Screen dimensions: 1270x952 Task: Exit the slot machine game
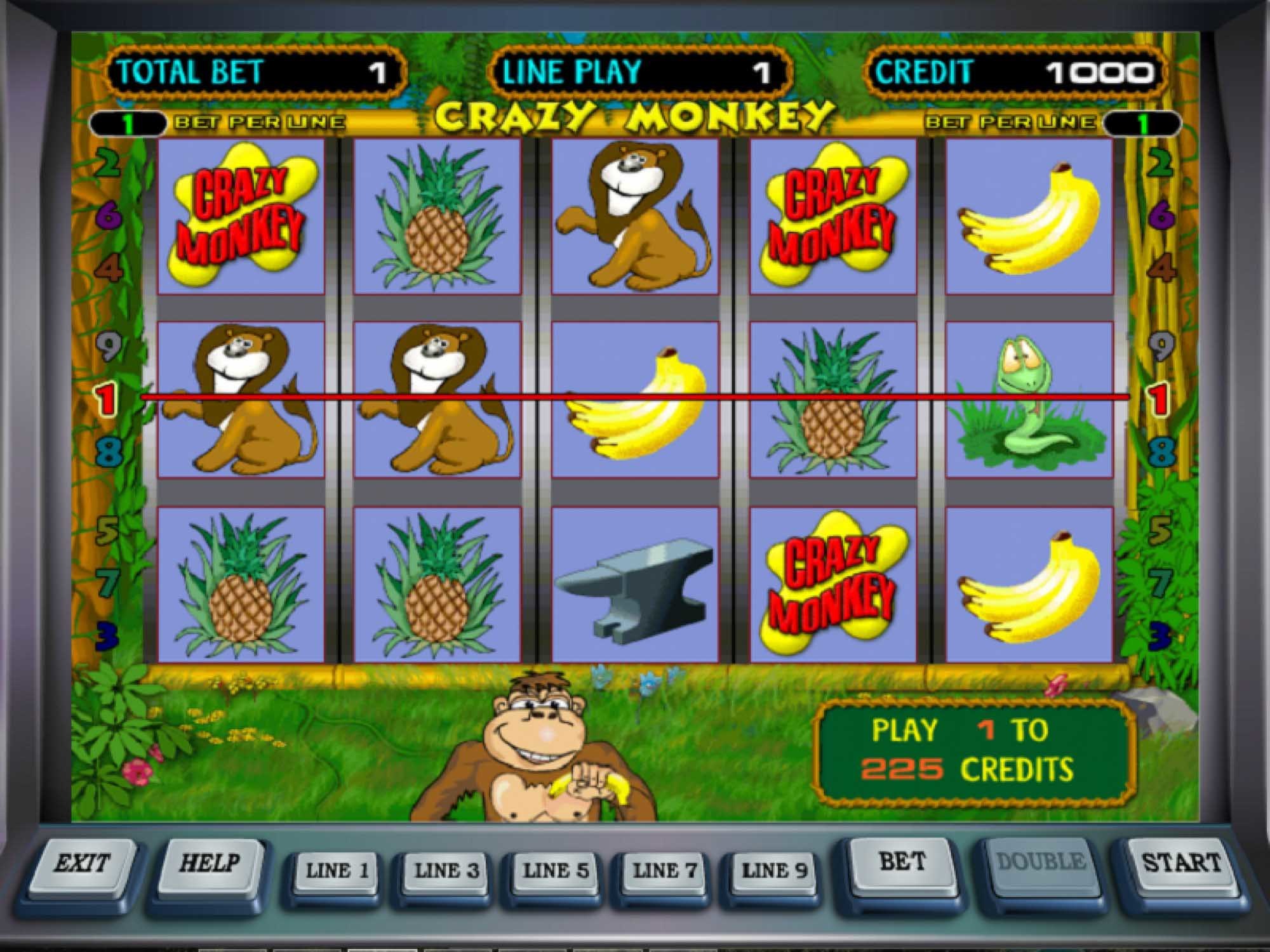(x=81, y=864)
